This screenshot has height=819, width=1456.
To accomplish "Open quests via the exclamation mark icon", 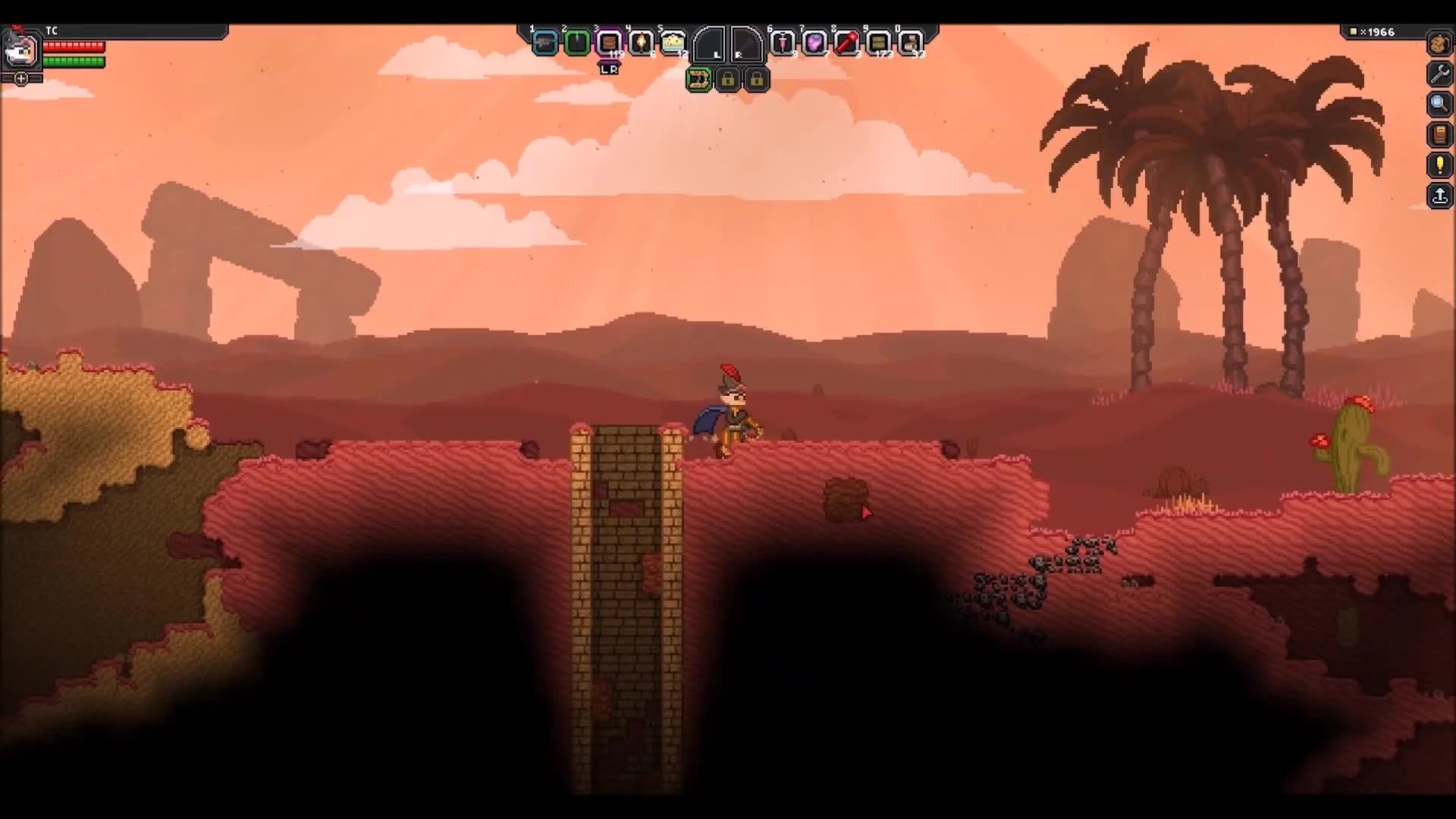I will click(1439, 165).
